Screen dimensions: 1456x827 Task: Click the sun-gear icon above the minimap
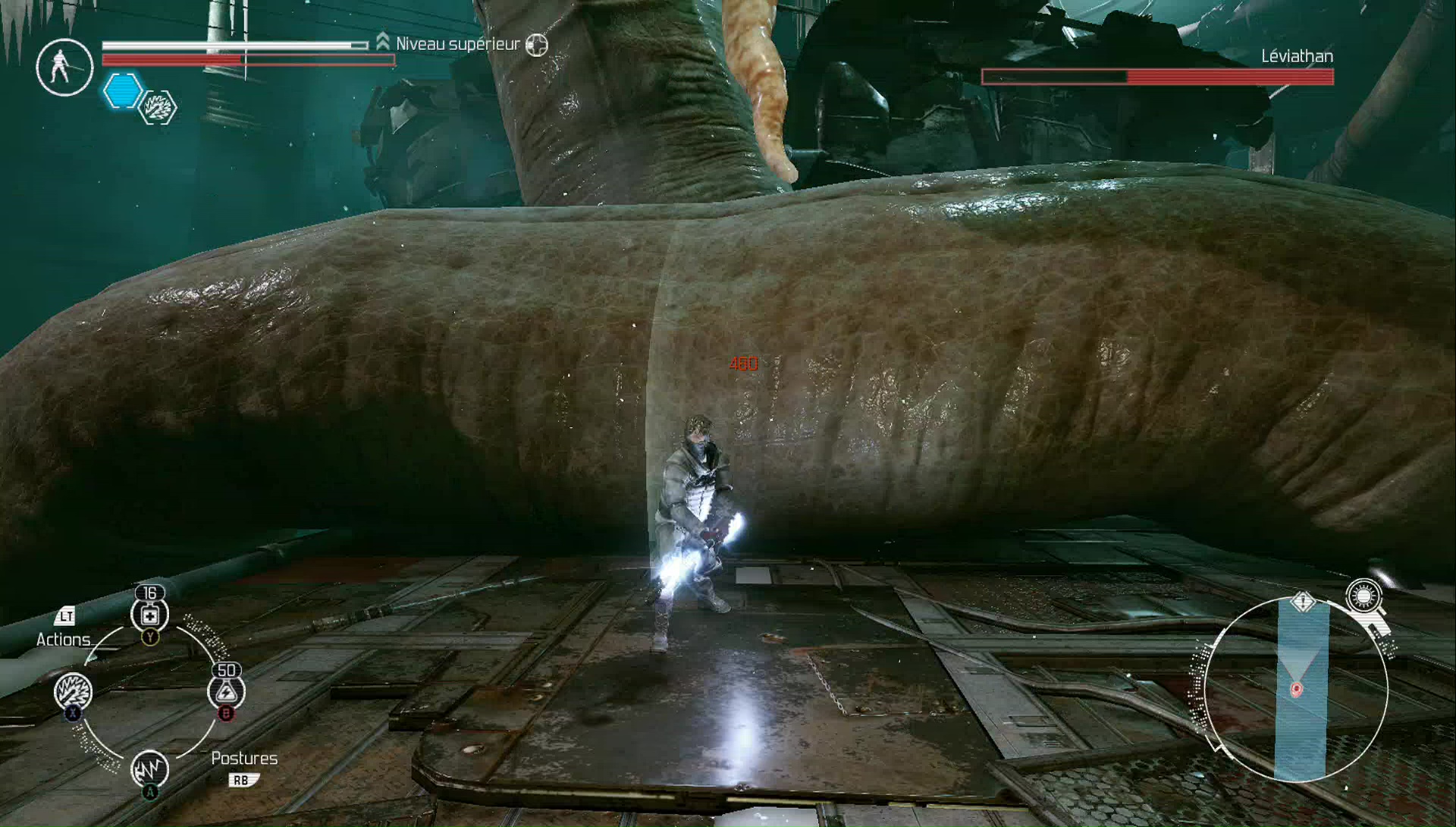click(1364, 596)
